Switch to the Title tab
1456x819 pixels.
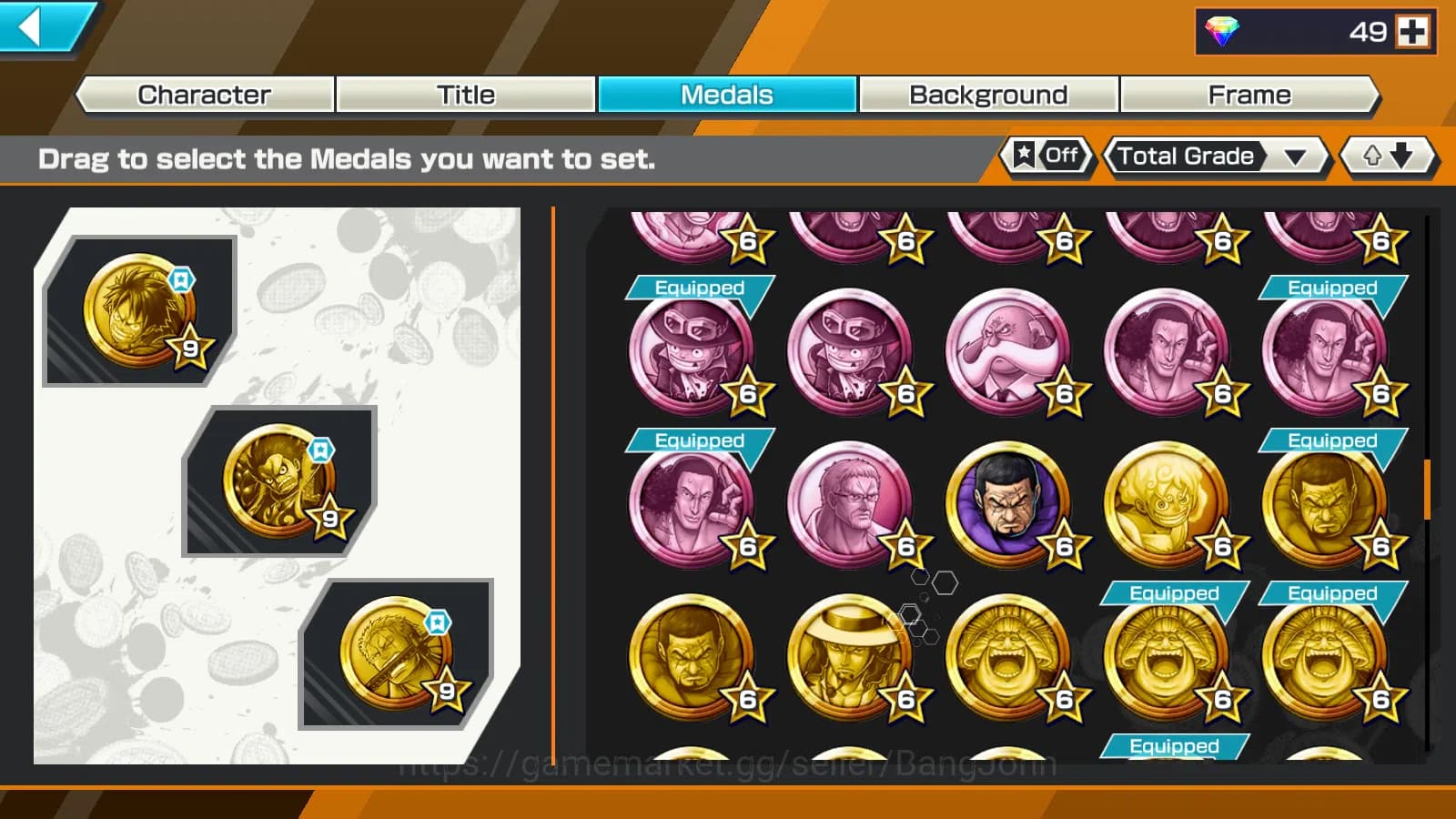(466, 94)
